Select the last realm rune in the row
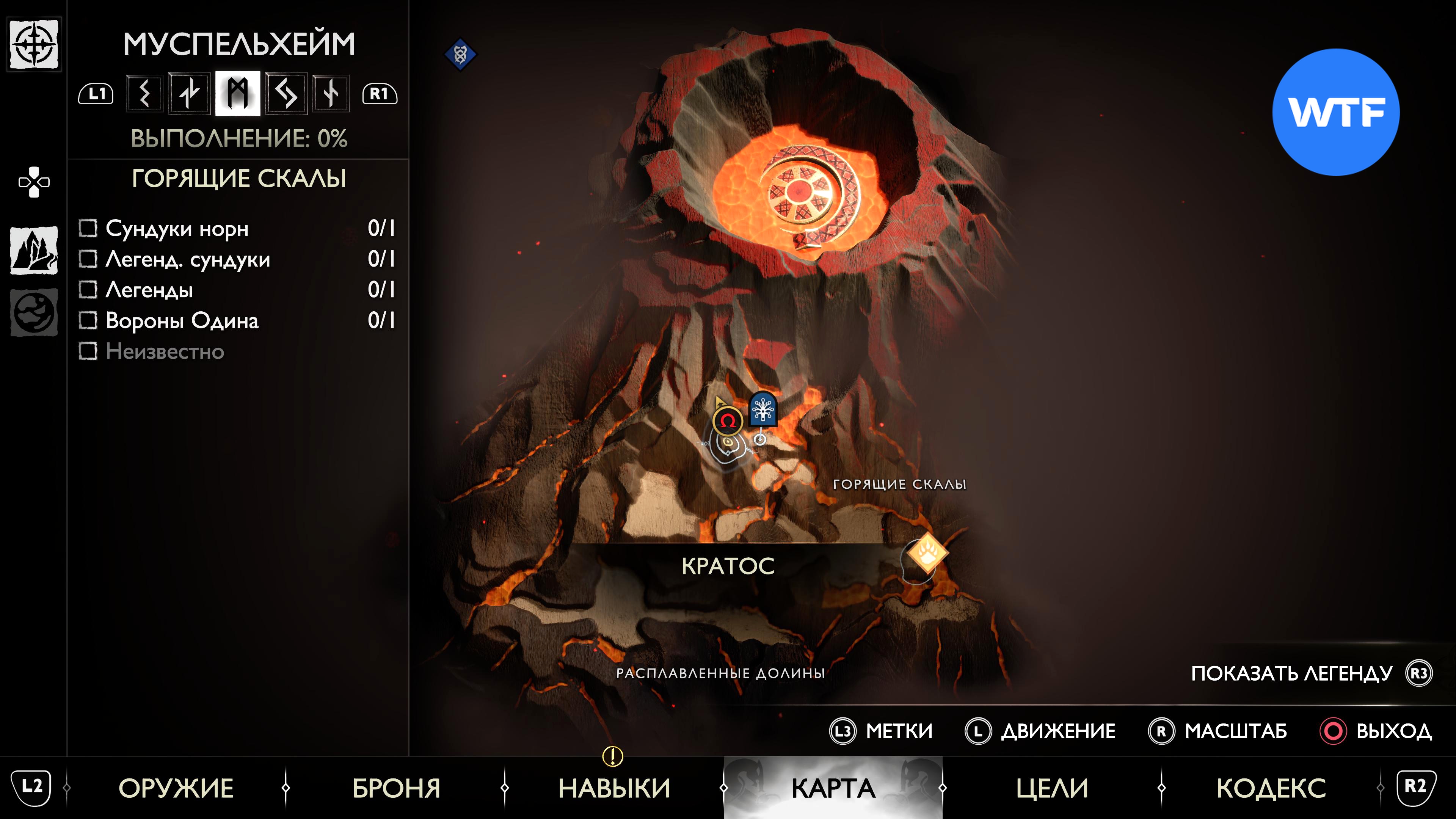1456x819 pixels. pyautogui.click(x=331, y=93)
